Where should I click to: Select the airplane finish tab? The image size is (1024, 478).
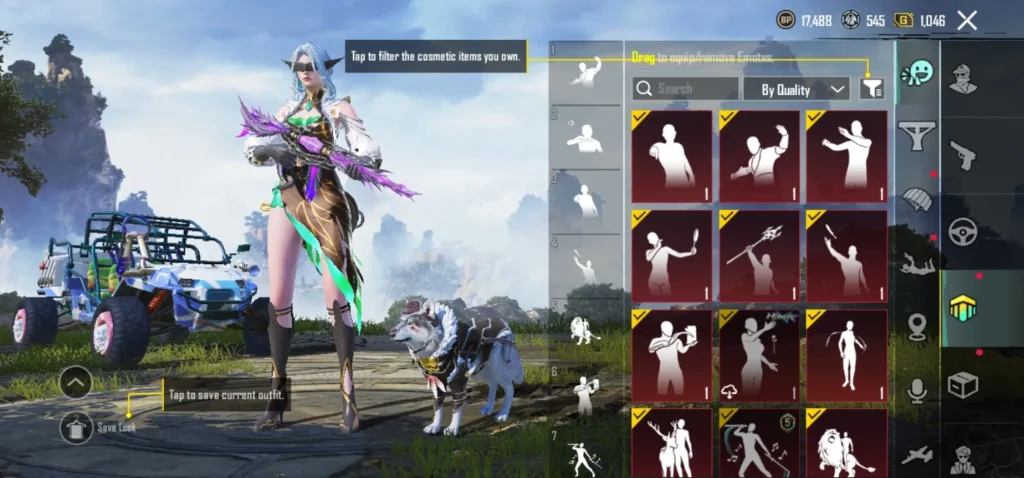(x=916, y=456)
